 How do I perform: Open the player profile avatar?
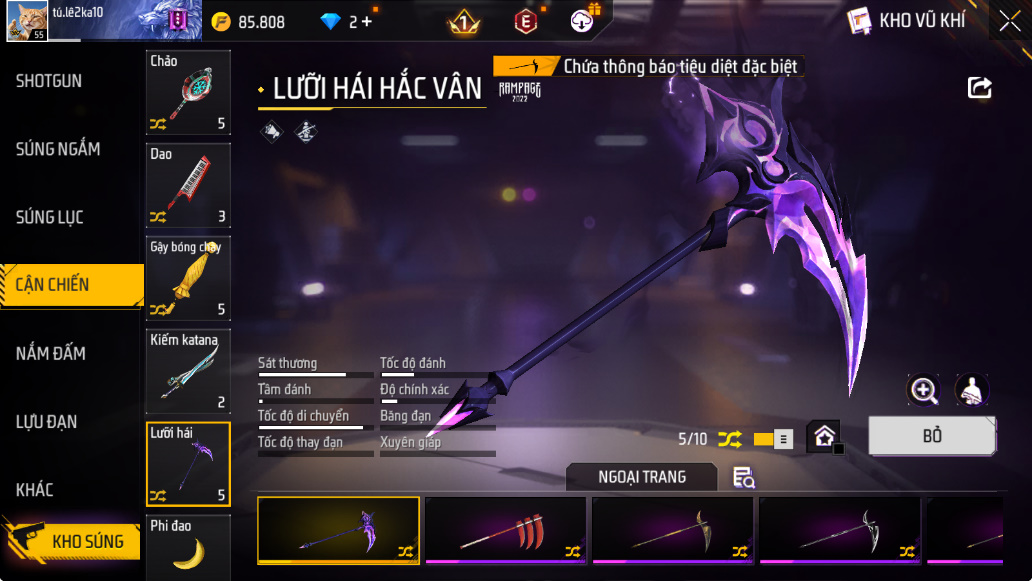coord(27,21)
